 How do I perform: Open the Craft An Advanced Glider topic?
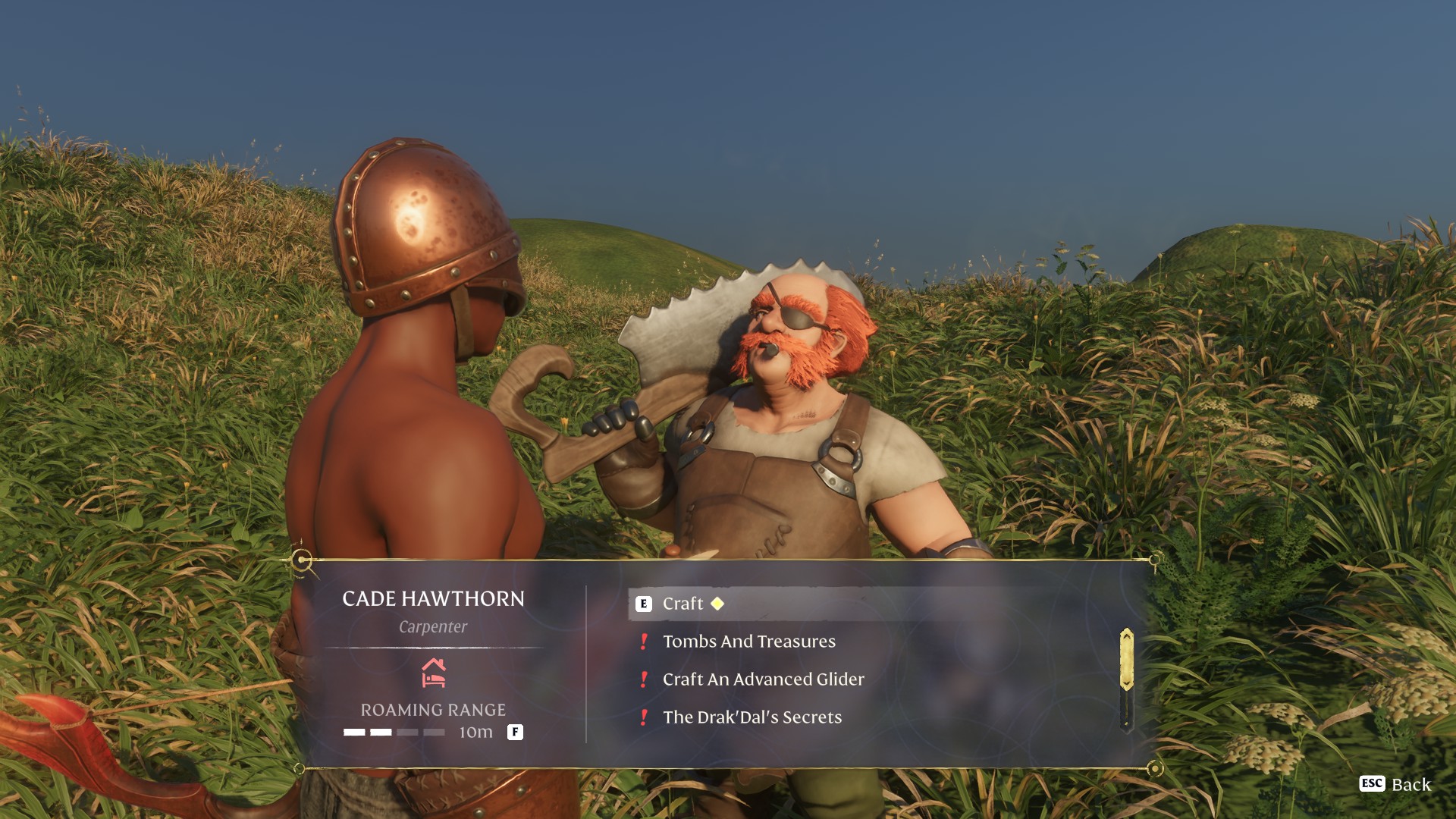pyautogui.click(x=763, y=679)
